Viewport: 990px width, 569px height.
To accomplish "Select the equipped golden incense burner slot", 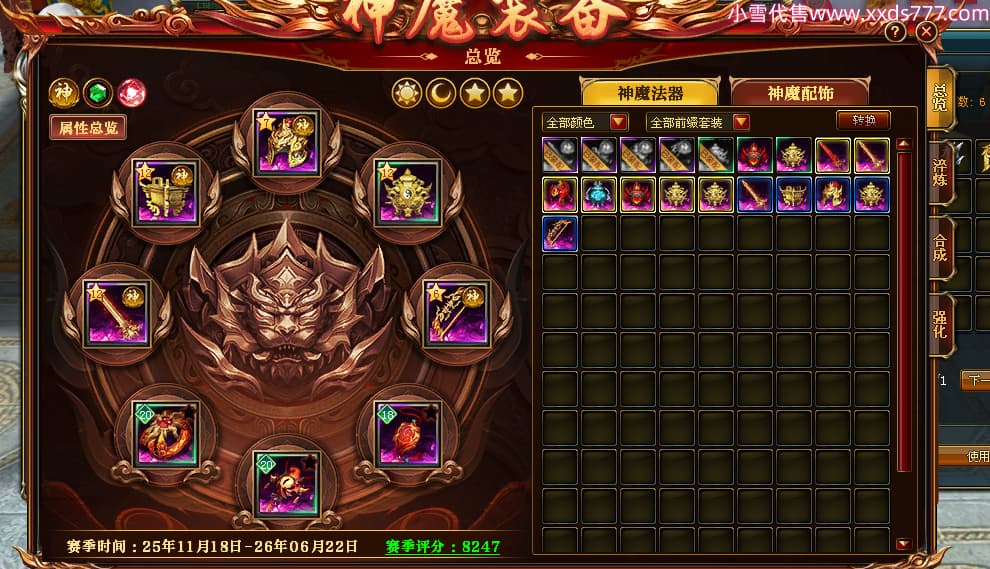I will (x=407, y=191).
